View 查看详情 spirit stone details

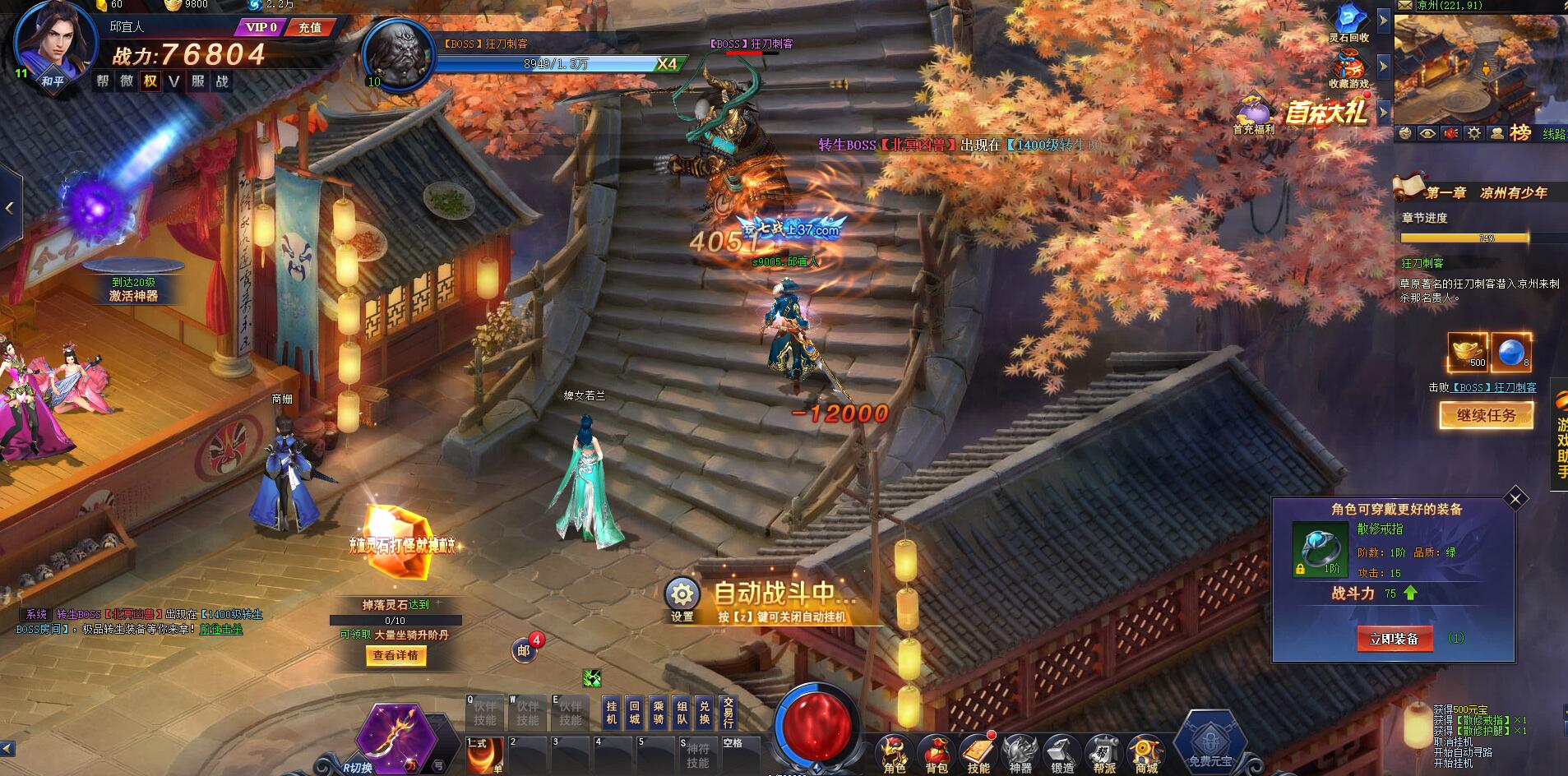click(x=395, y=655)
